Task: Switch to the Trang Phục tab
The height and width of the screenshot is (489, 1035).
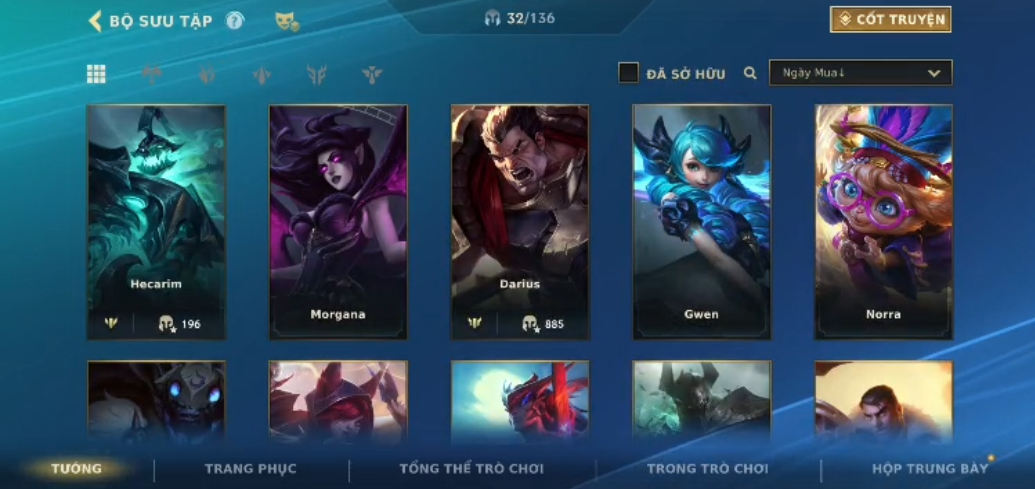Action: (250, 468)
